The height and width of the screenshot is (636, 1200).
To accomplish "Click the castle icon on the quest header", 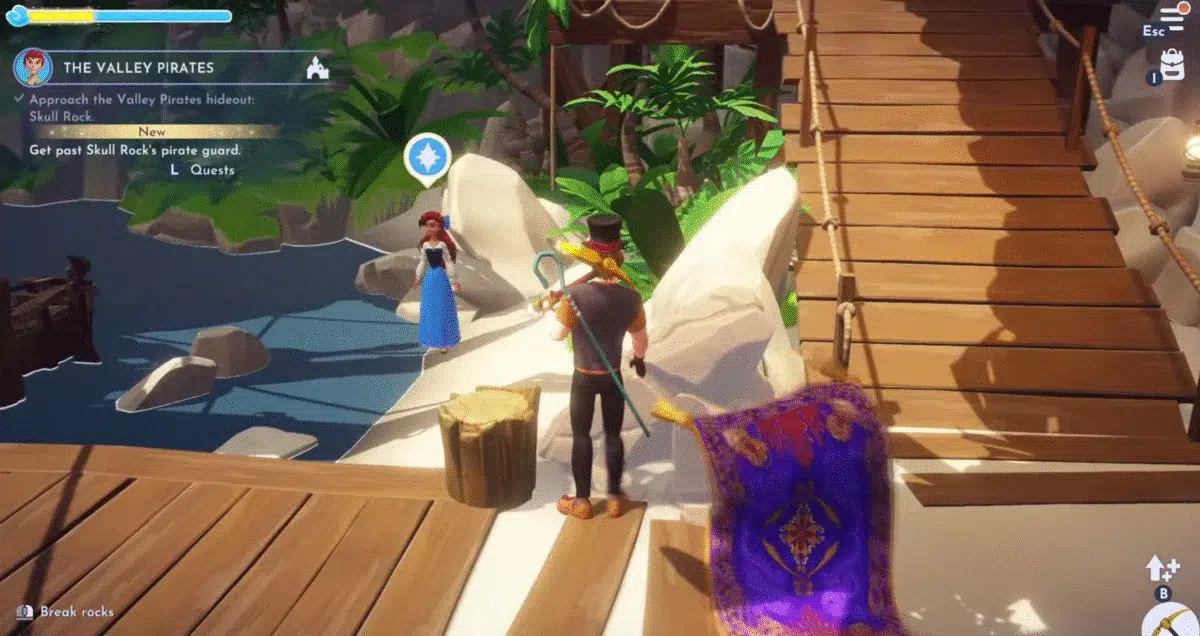I will (317, 68).
